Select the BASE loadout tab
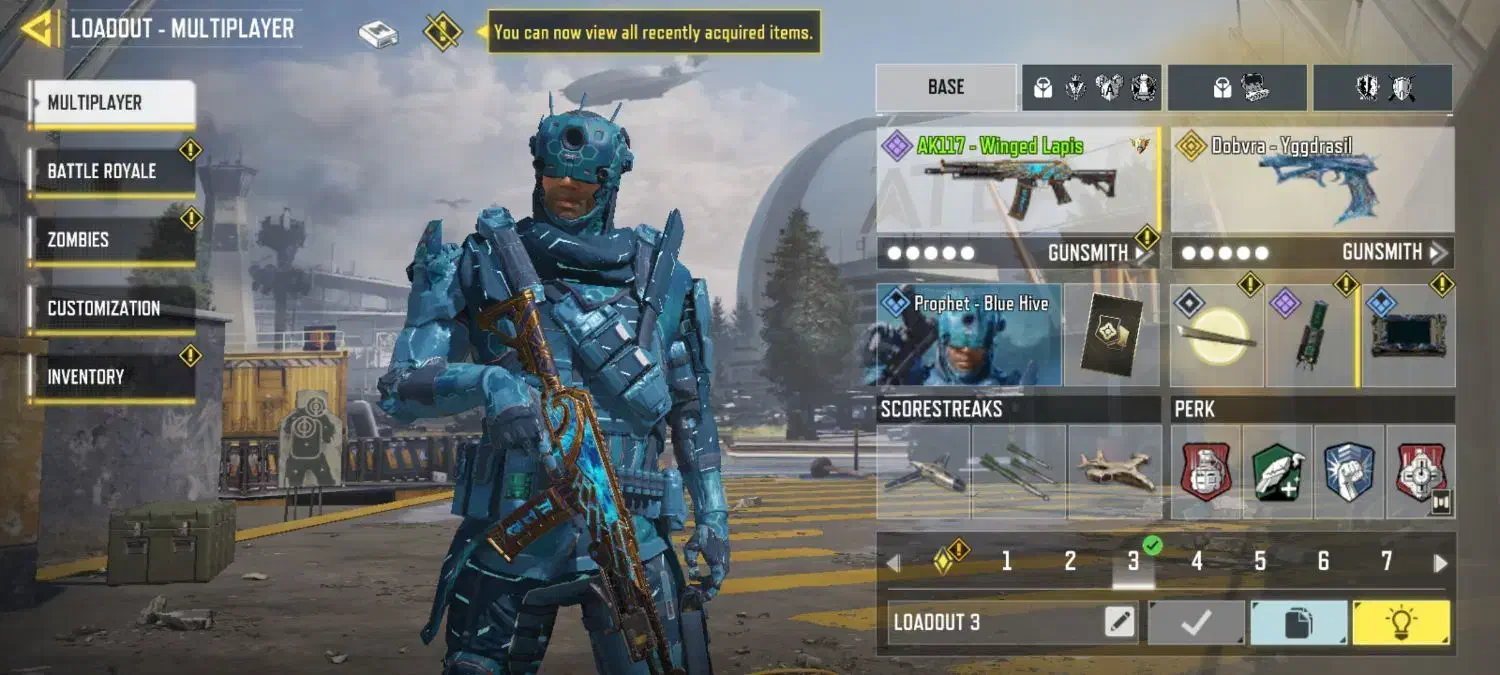Image resolution: width=1500 pixels, height=675 pixels. click(x=945, y=87)
